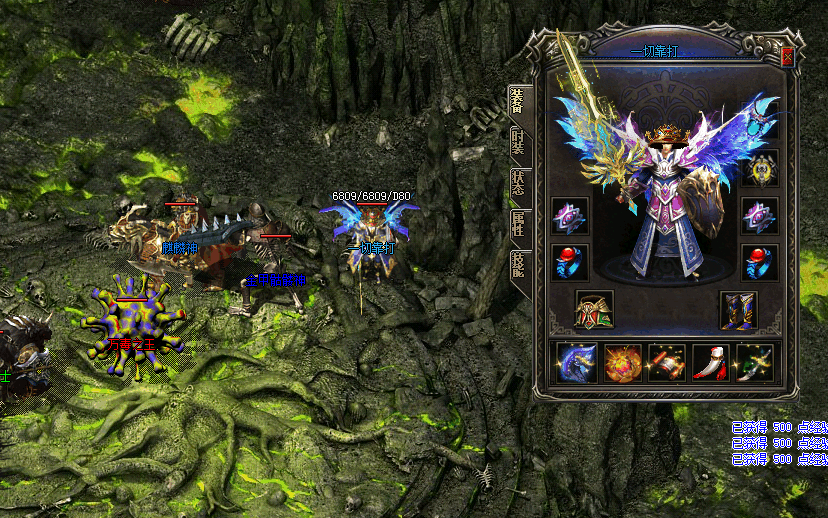Viewport: 828px width, 518px height.
Task: Click the red-green belt armor slot
Action: (x=594, y=310)
